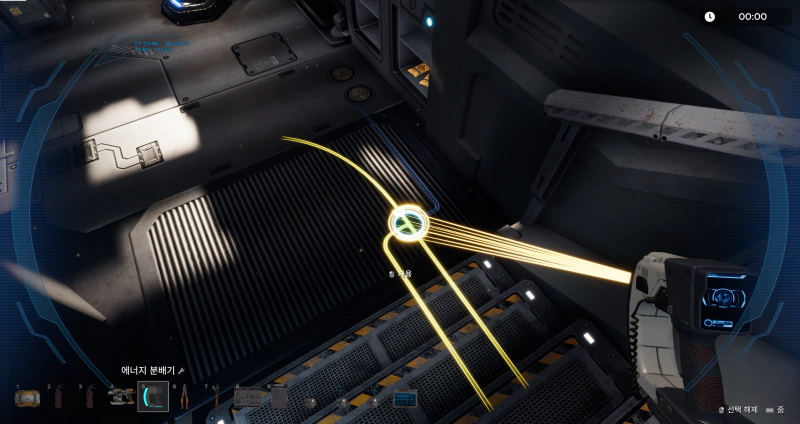The width and height of the screenshot is (800, 424).
Task: Select the orange-handled pliers slot
Action: tap(184, 398)
